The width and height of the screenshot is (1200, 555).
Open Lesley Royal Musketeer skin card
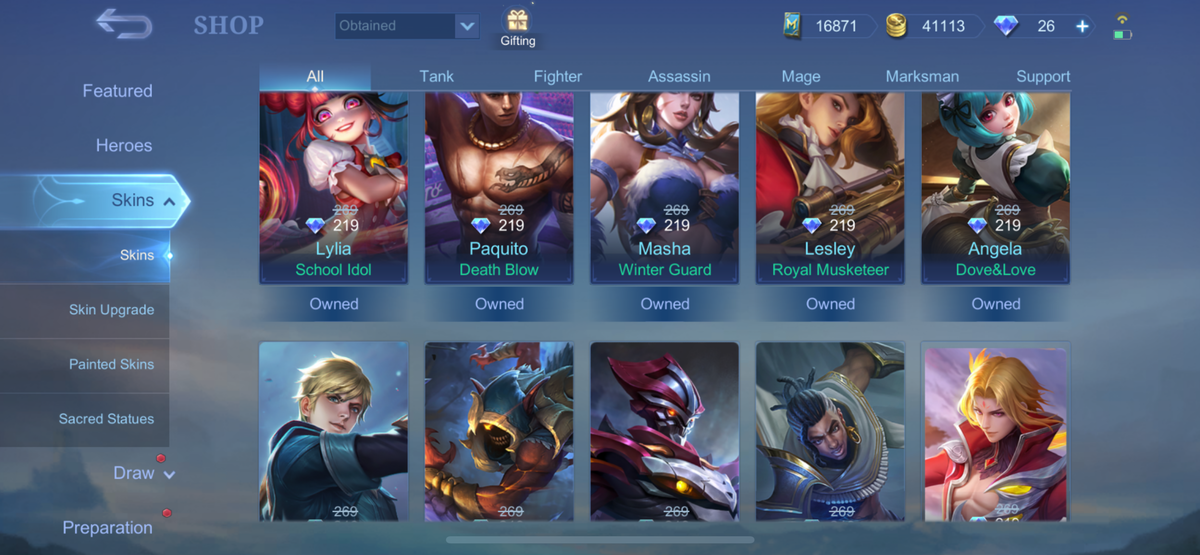830,188
